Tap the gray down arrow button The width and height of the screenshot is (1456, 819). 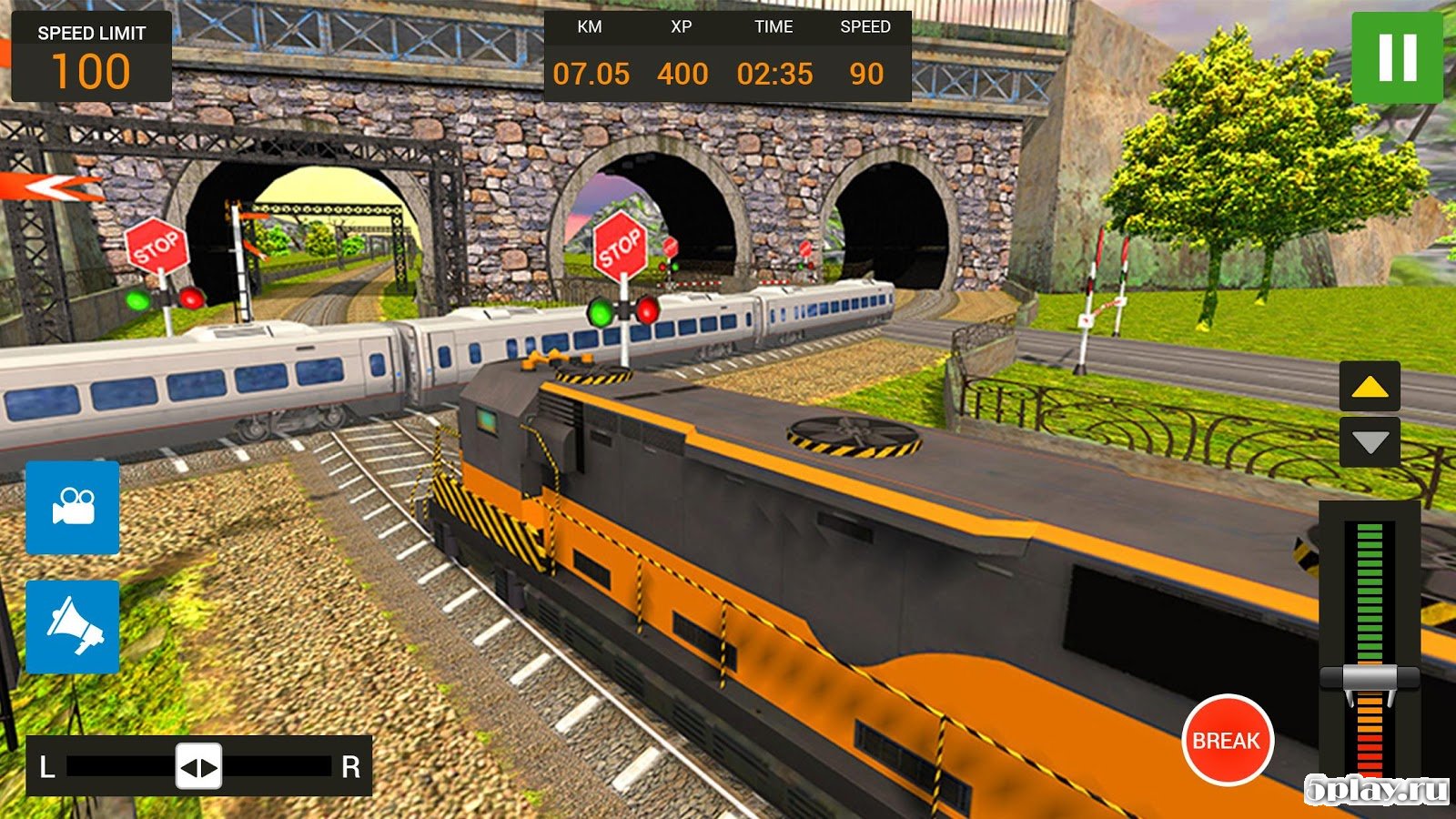pyautogui.click(x=1370, y=442)
